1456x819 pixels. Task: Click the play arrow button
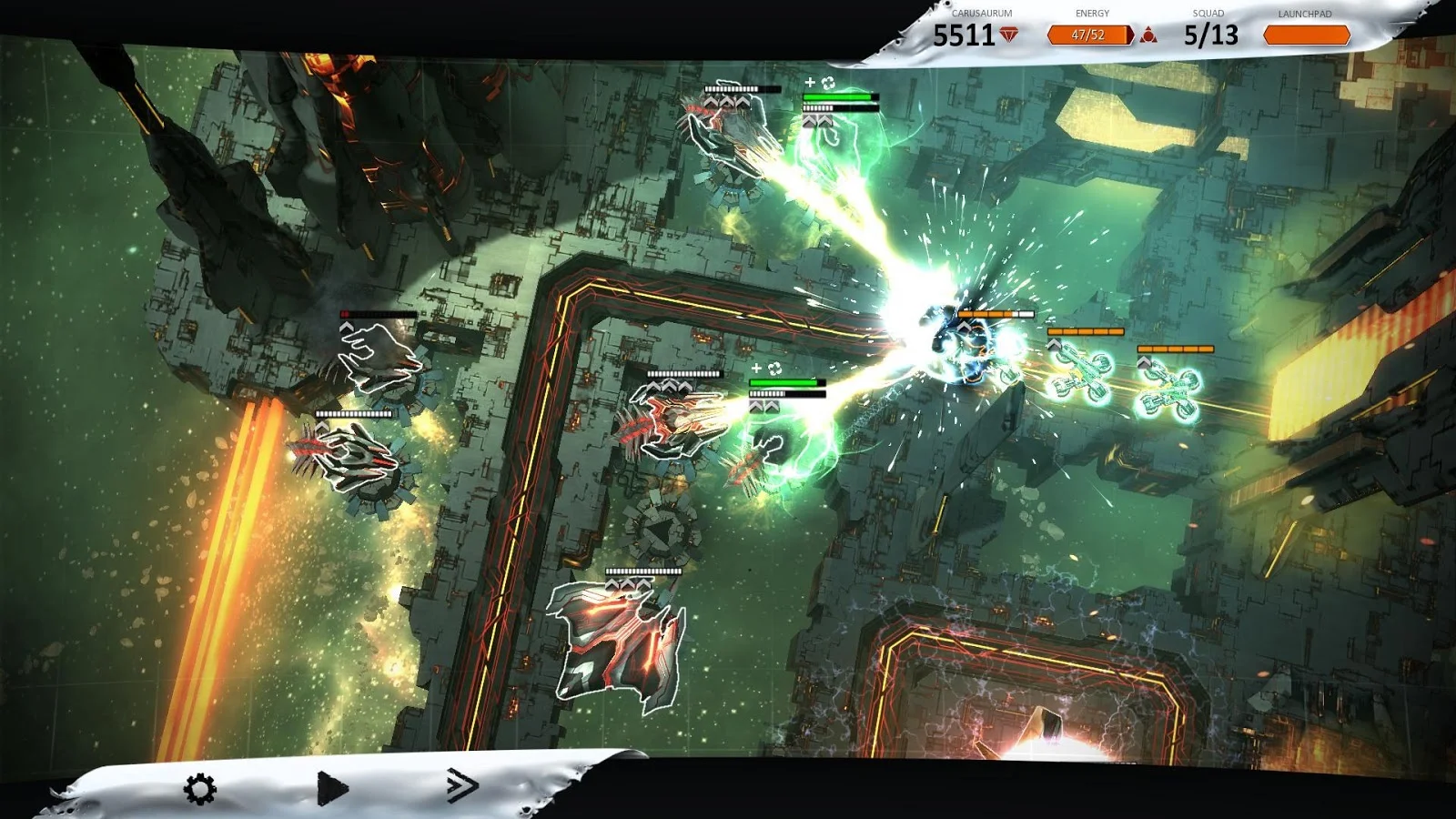332,788
